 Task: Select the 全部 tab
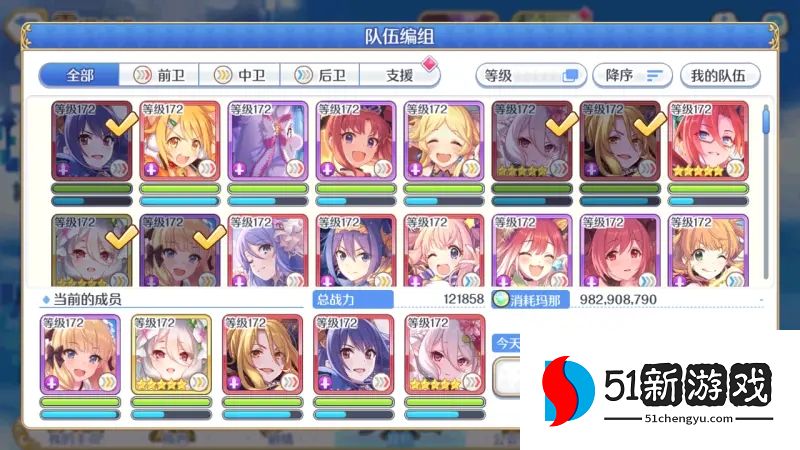pos(78,75)
